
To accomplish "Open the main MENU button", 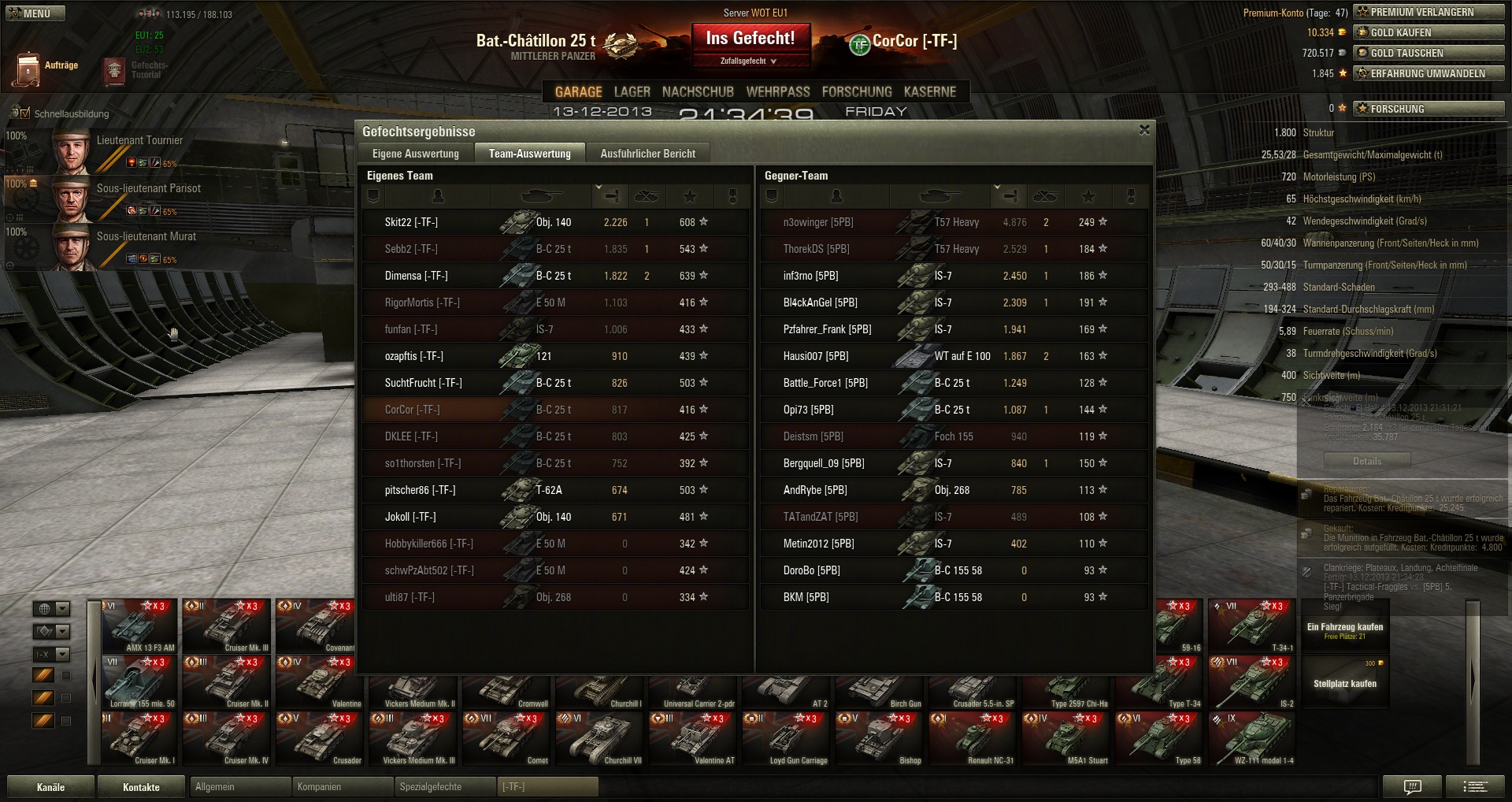I will point(35,13).
